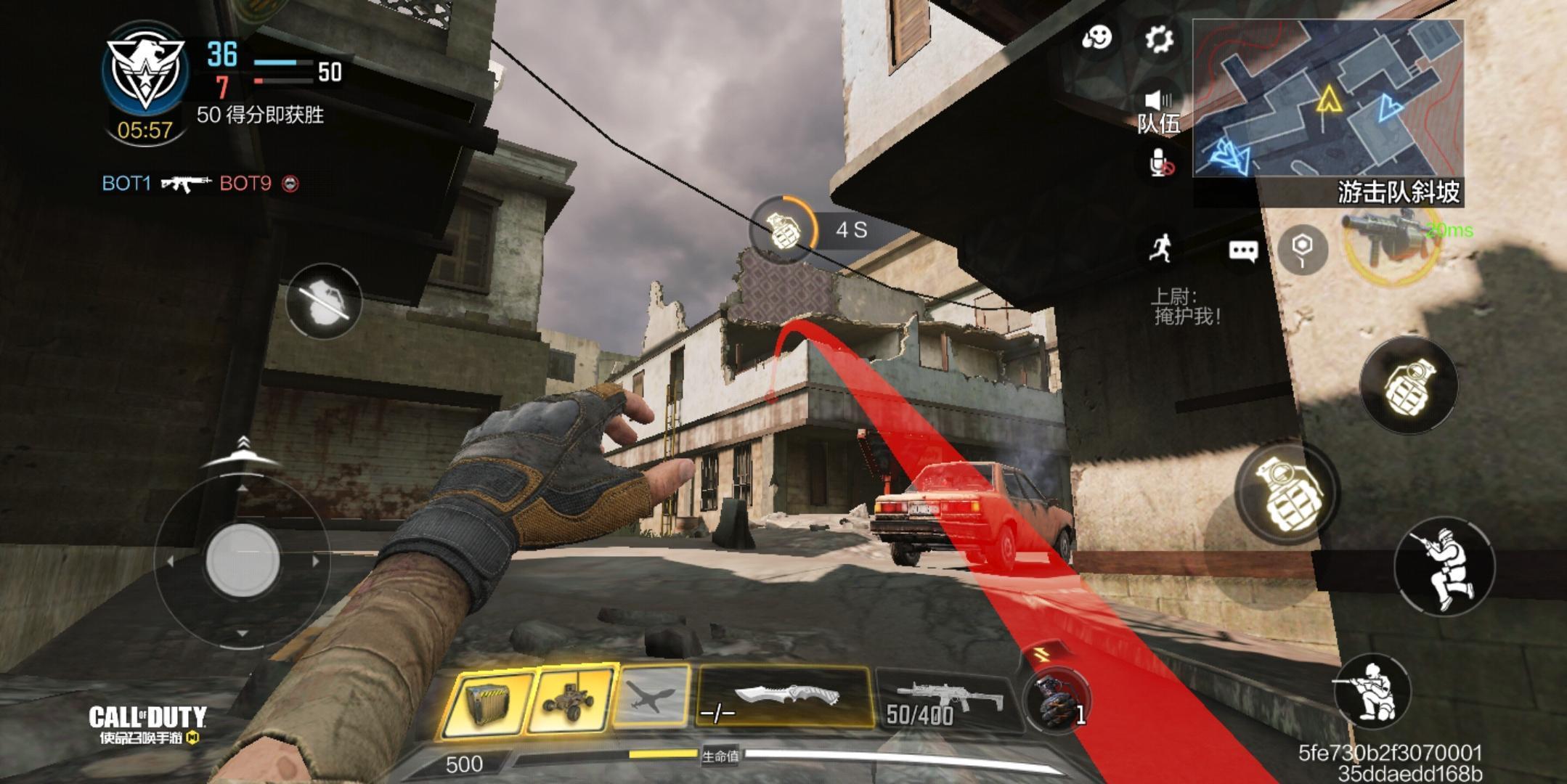1567x784 pixels.
Task: Expand the minimap
Action: click(1327, 98)
